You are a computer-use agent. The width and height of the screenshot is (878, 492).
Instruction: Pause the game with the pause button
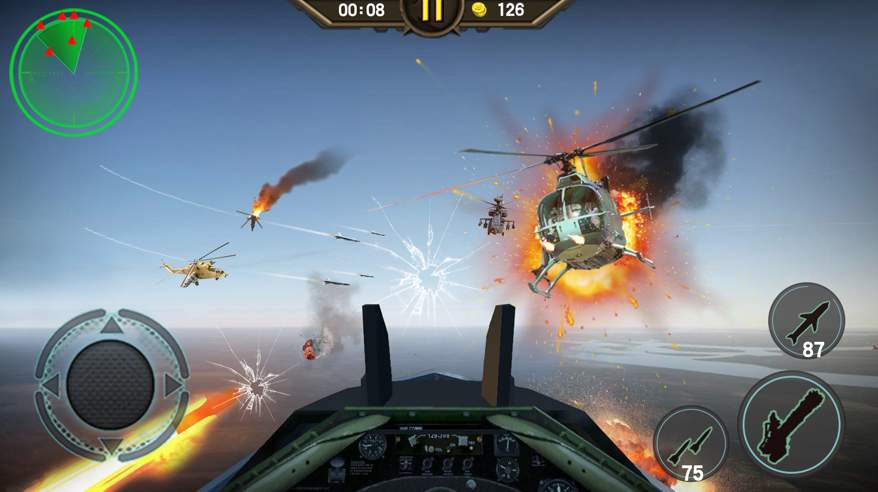click(432, 12)
